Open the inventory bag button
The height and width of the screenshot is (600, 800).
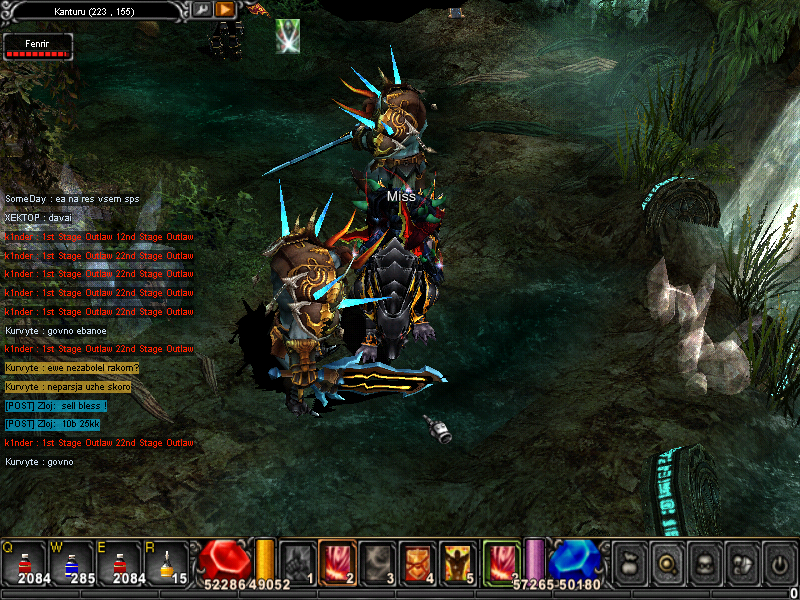click(x=630, y=562)
